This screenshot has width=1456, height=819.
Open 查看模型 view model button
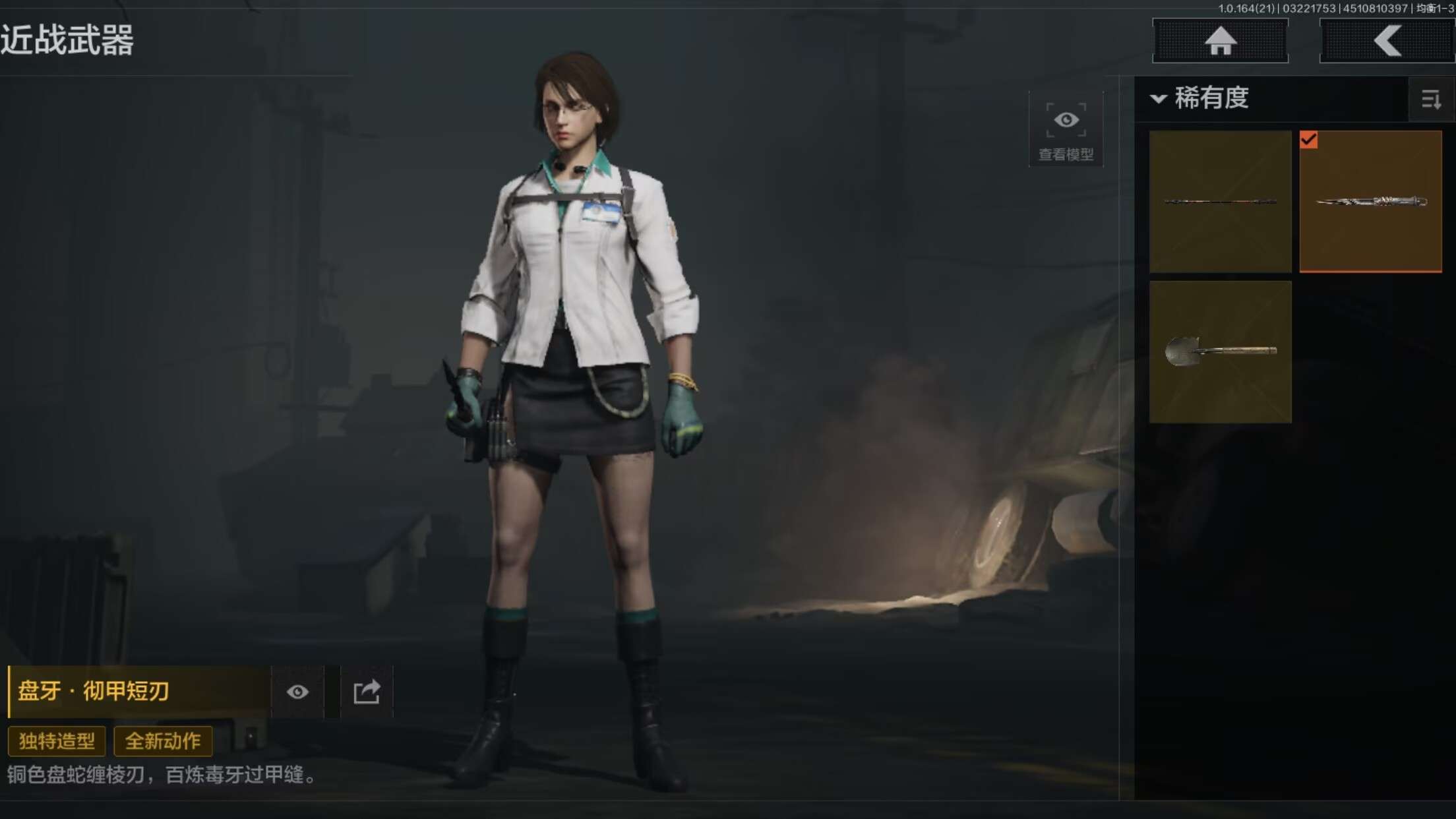(1066, 130)
